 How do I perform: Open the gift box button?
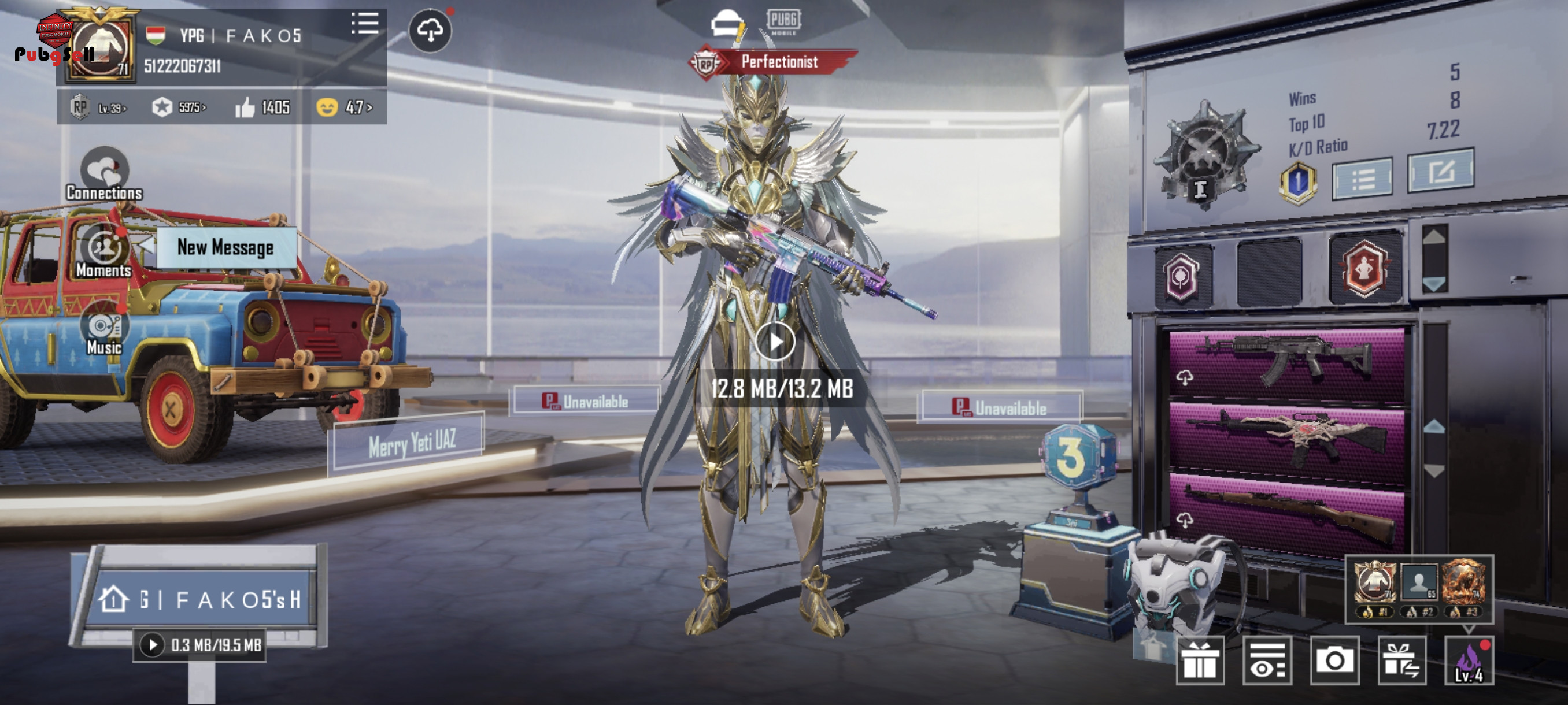[x=1200, y=661]
